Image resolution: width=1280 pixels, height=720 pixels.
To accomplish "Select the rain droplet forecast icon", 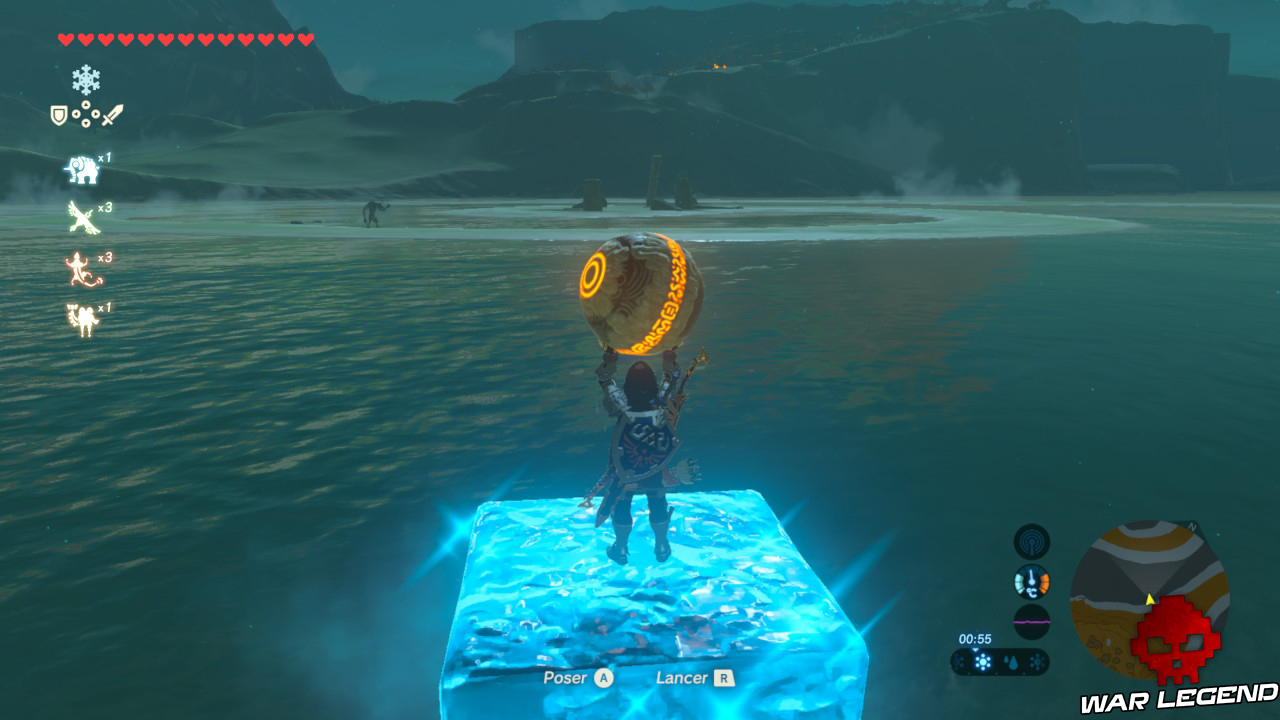I will (x=1012, y=661).
